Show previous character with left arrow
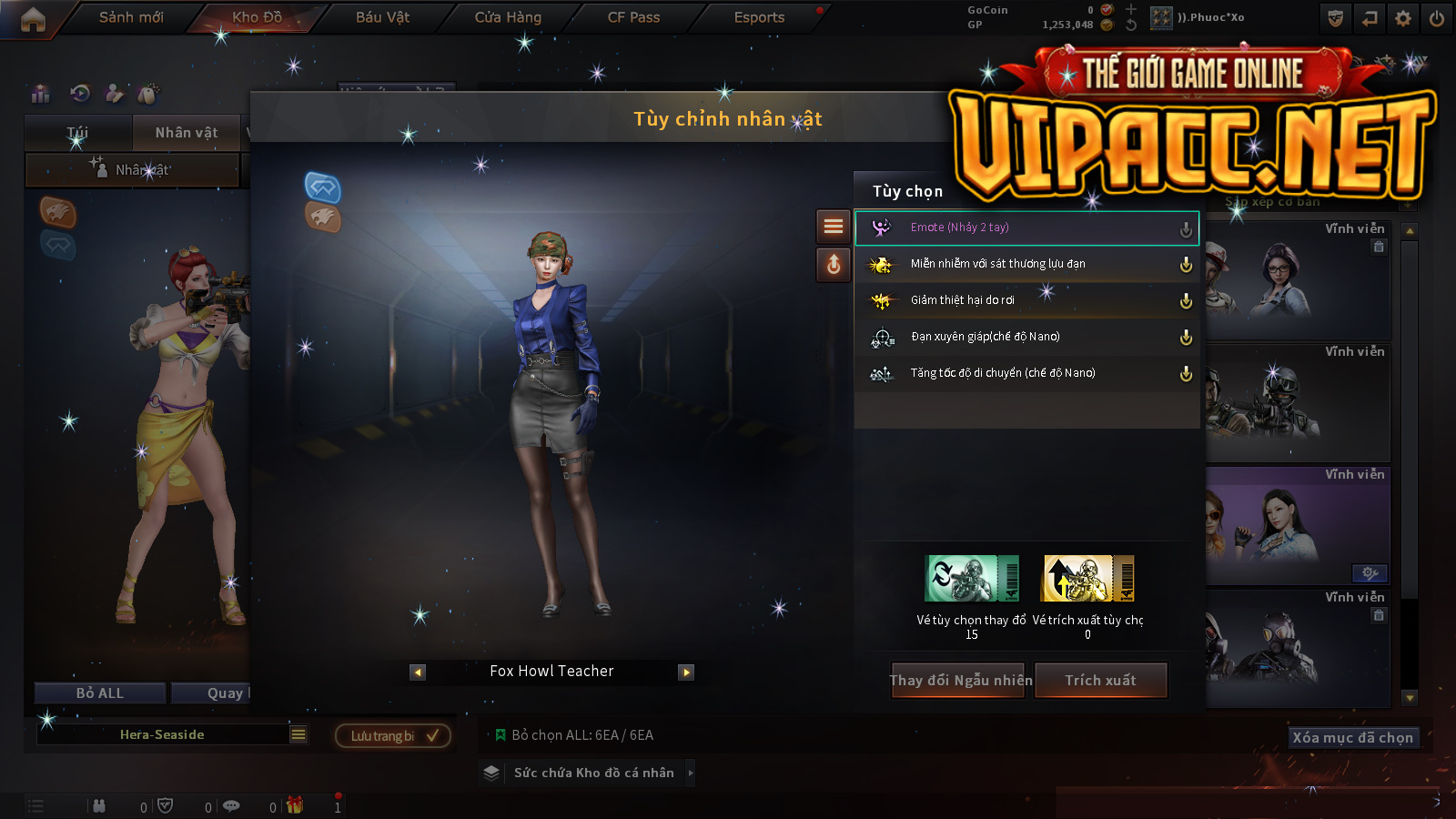1456x819 pixels. coord(418,672)
